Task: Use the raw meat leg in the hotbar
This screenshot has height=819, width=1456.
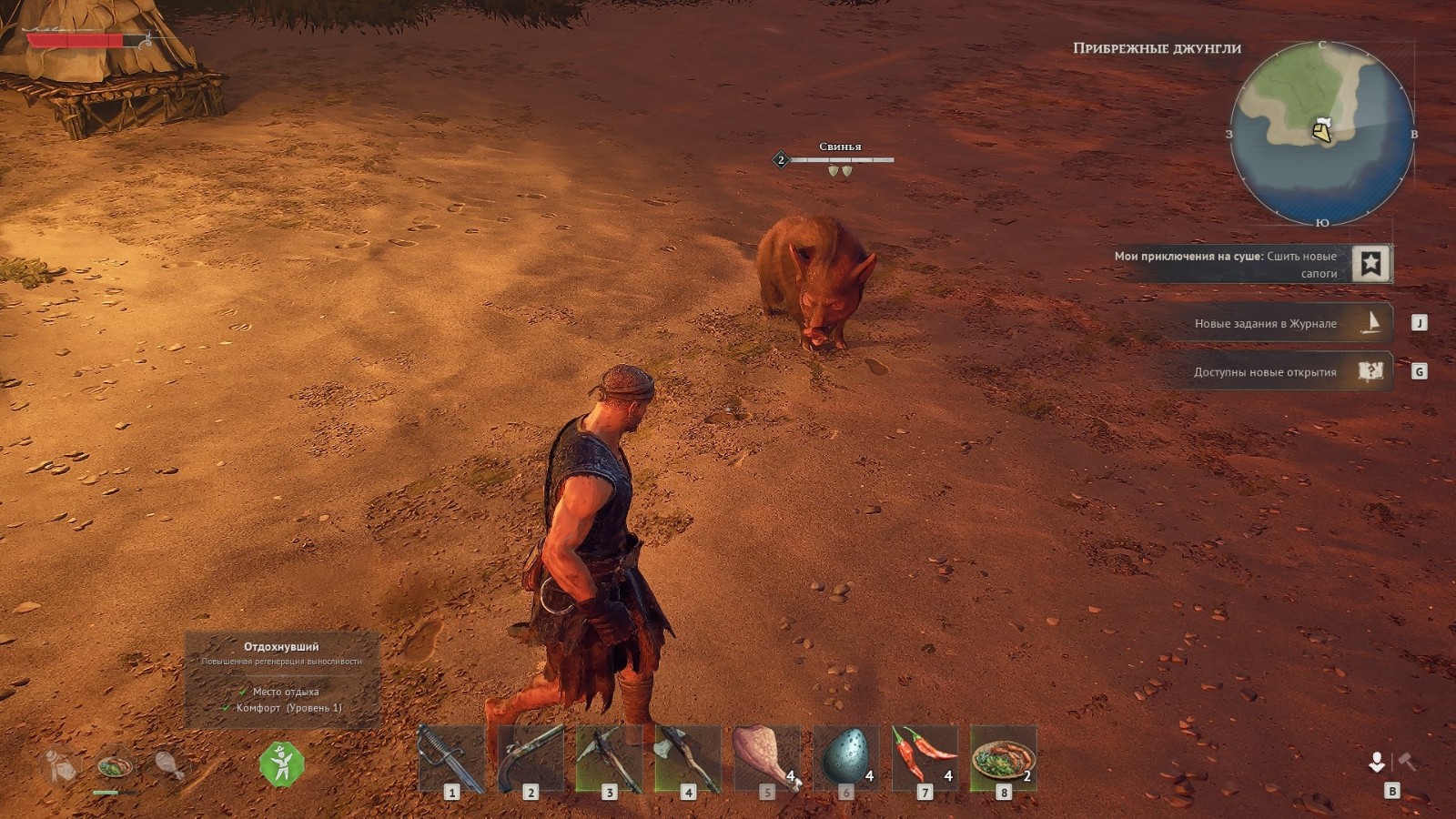Action: click(767, 758)
